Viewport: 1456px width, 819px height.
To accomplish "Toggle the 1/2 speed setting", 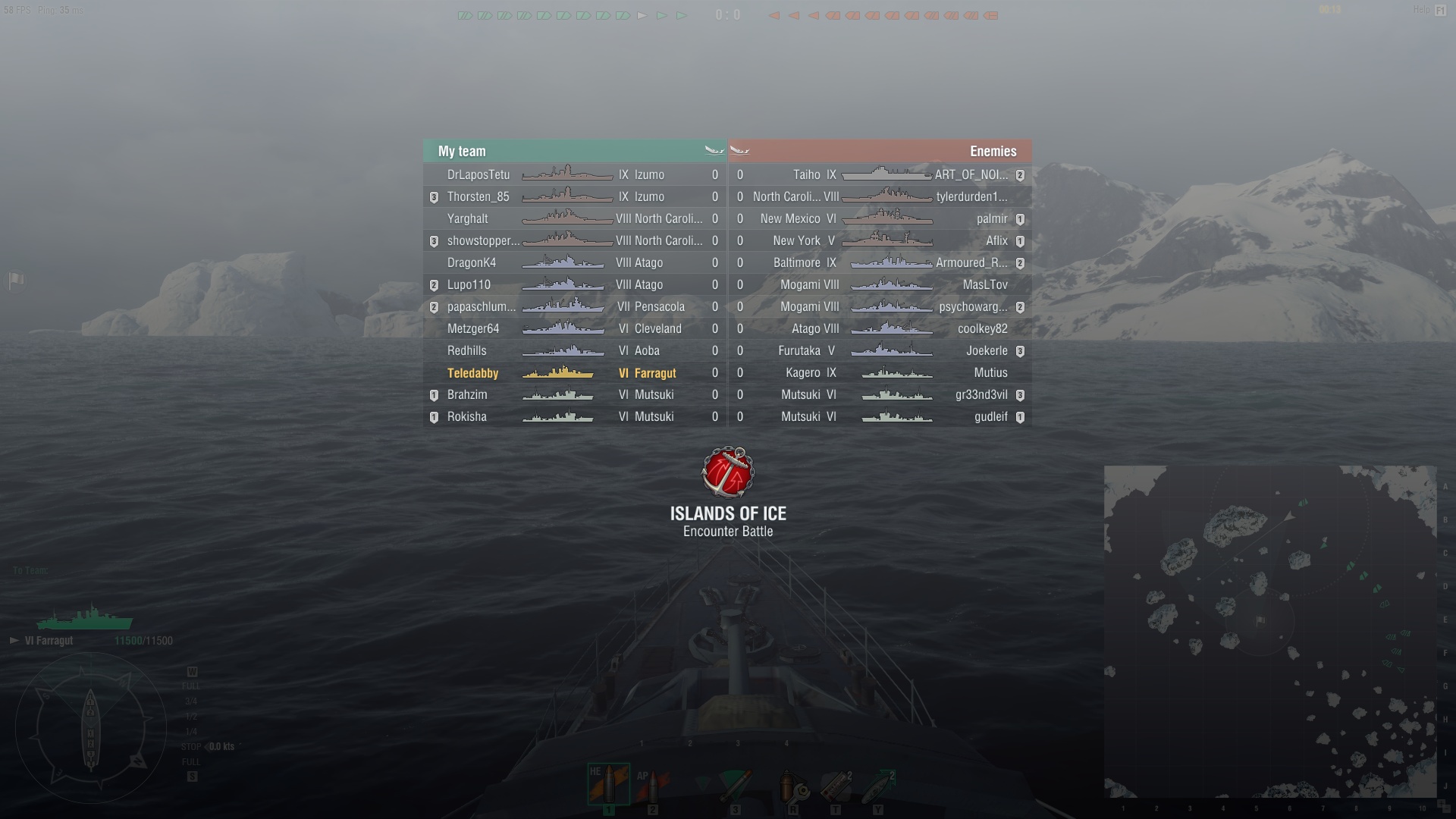I will pyautogui.click(x=191, y=716).
